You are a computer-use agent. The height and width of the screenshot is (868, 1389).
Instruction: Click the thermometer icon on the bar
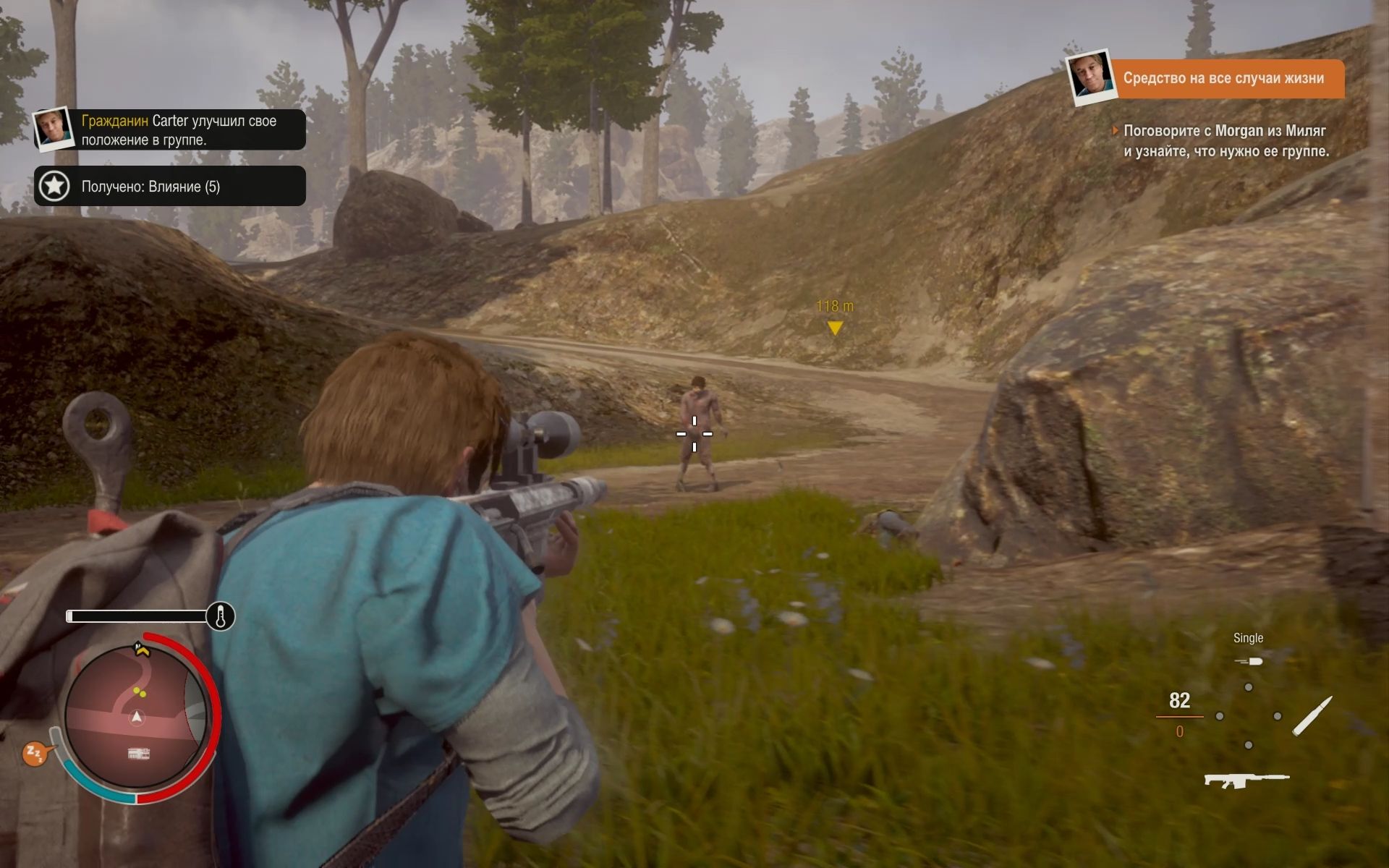(220, 616)
